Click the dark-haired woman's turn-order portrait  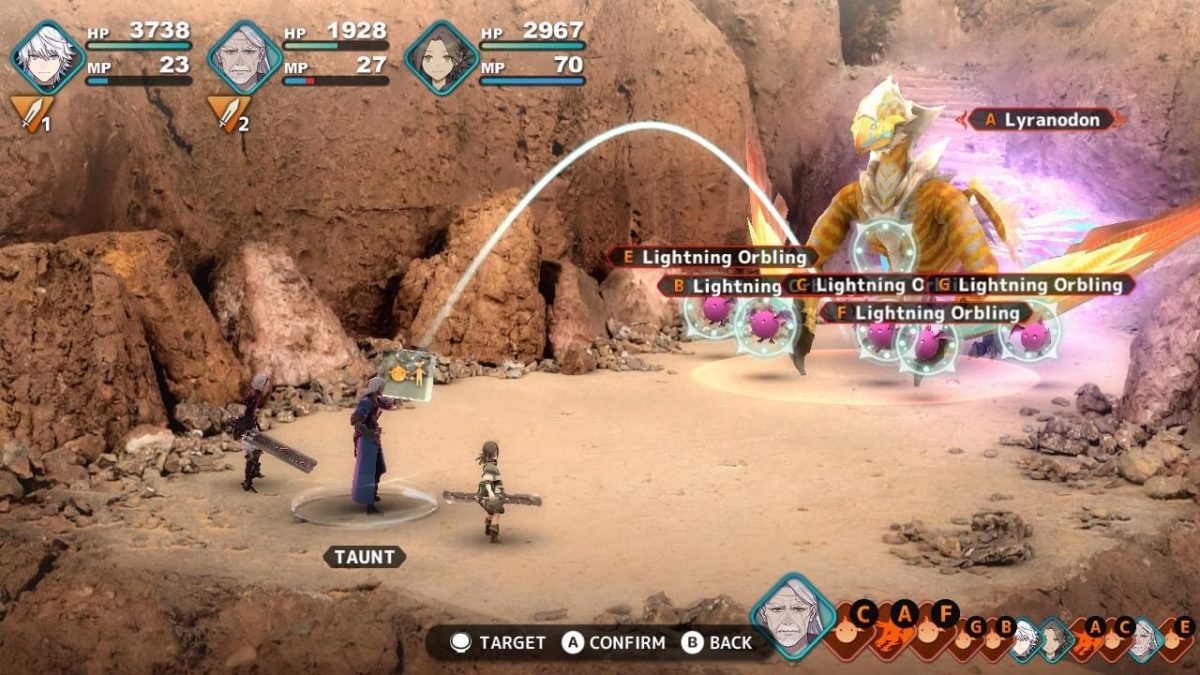click(x=1052, y=638)
